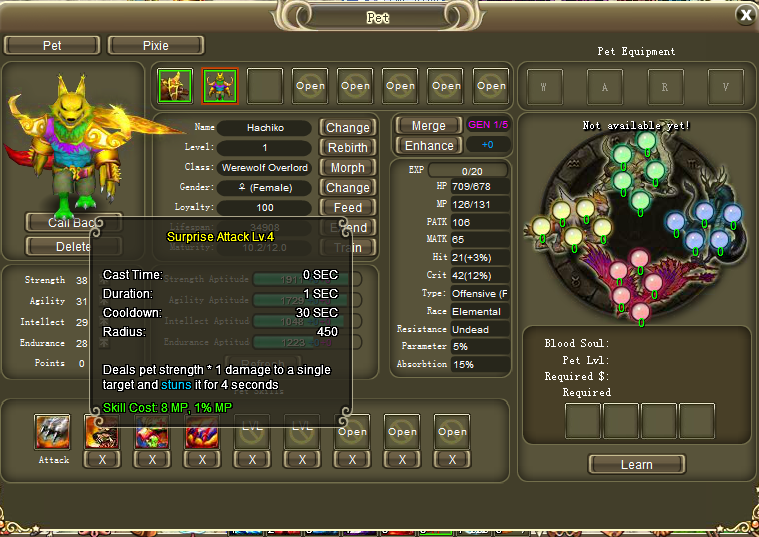
Task: Merge the pet
Action: [x=428, y=125]
